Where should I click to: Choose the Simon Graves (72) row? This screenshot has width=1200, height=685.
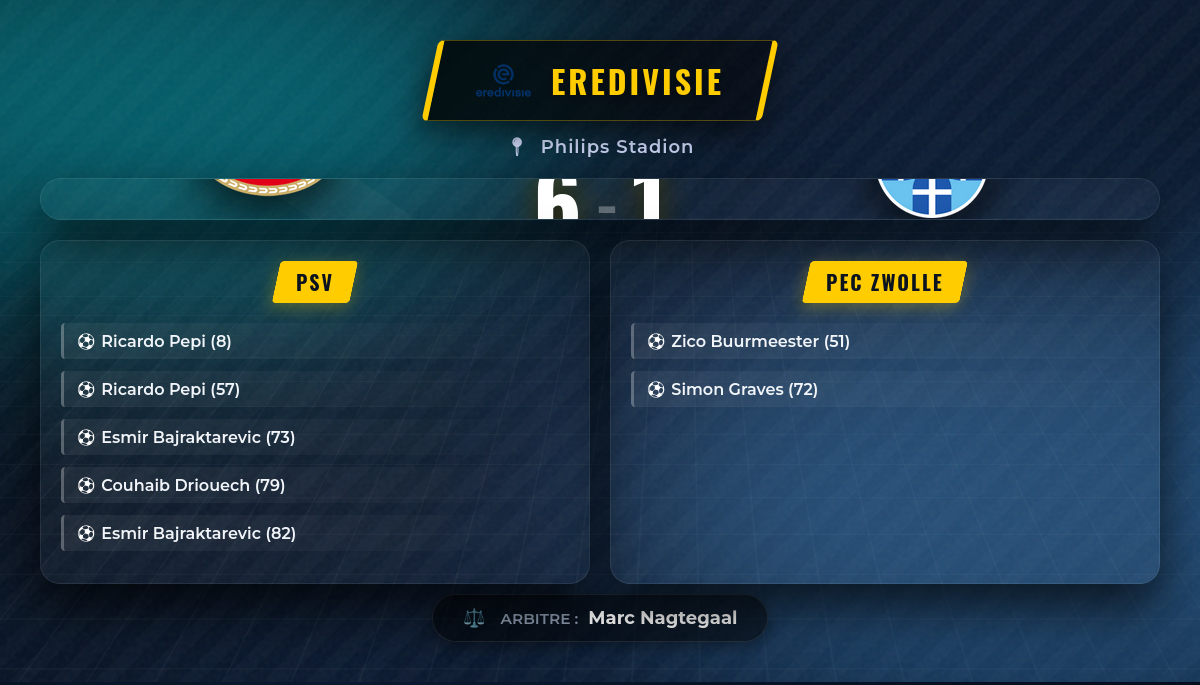(744, 389)
